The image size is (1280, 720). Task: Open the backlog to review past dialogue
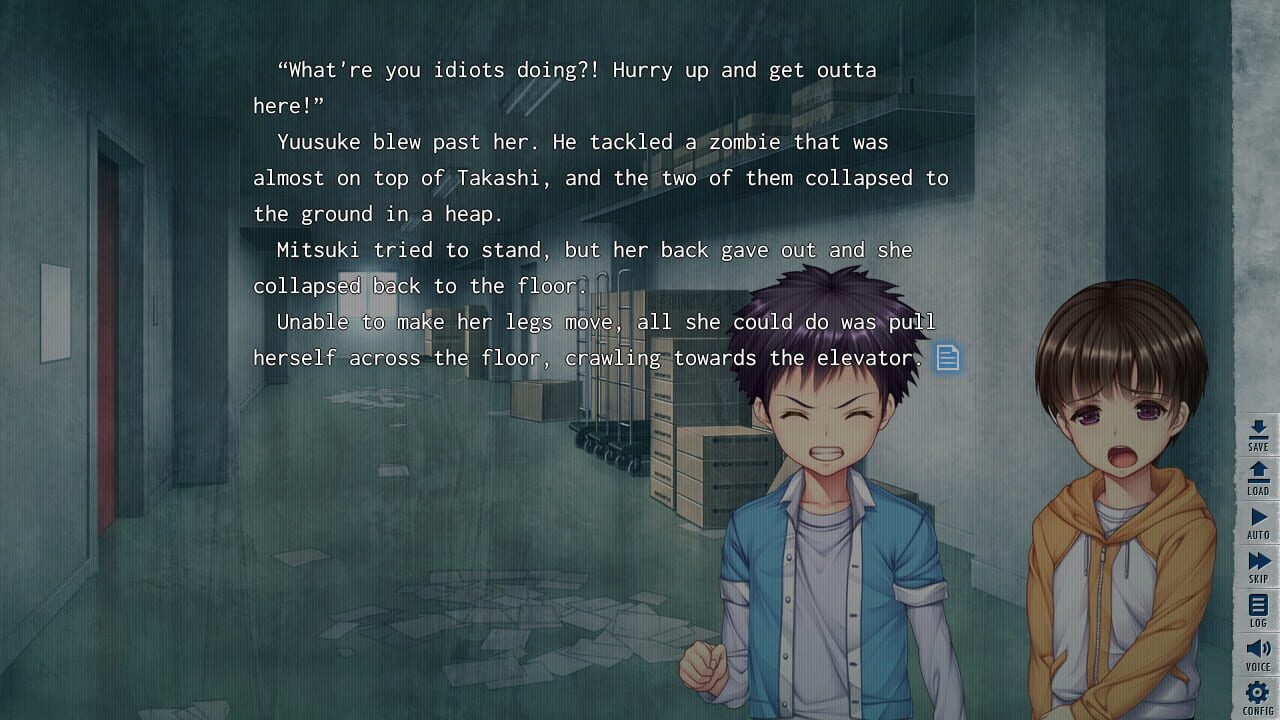1257,604
